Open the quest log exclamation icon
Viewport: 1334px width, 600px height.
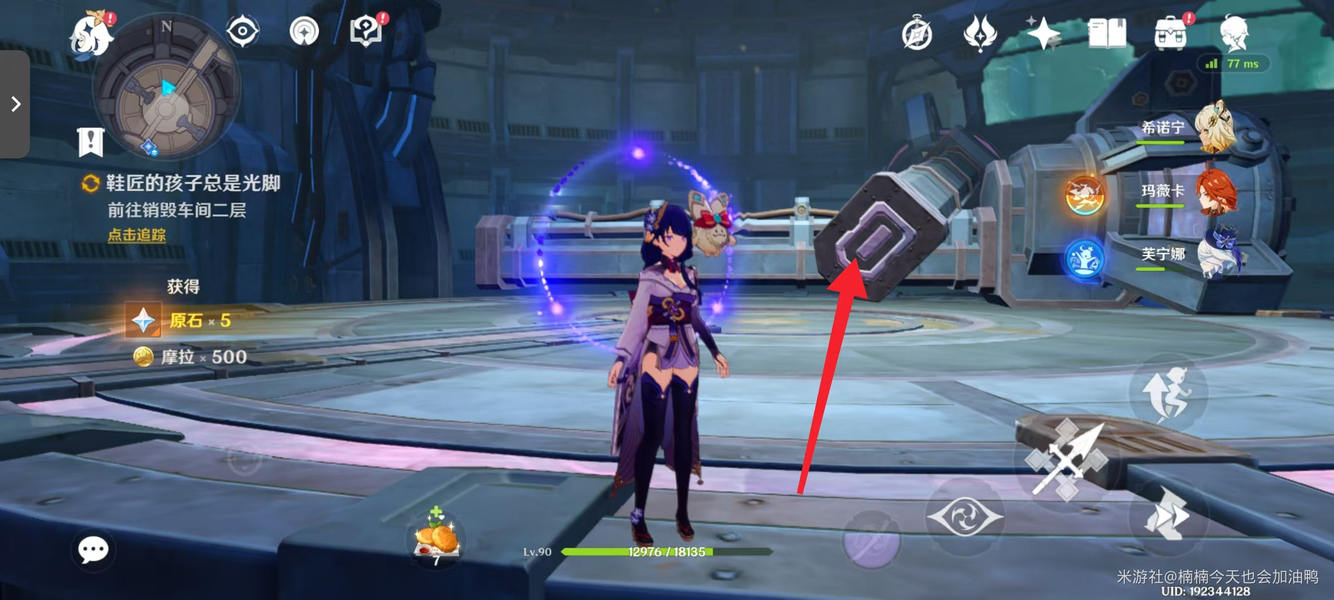(x=91, y=142)
